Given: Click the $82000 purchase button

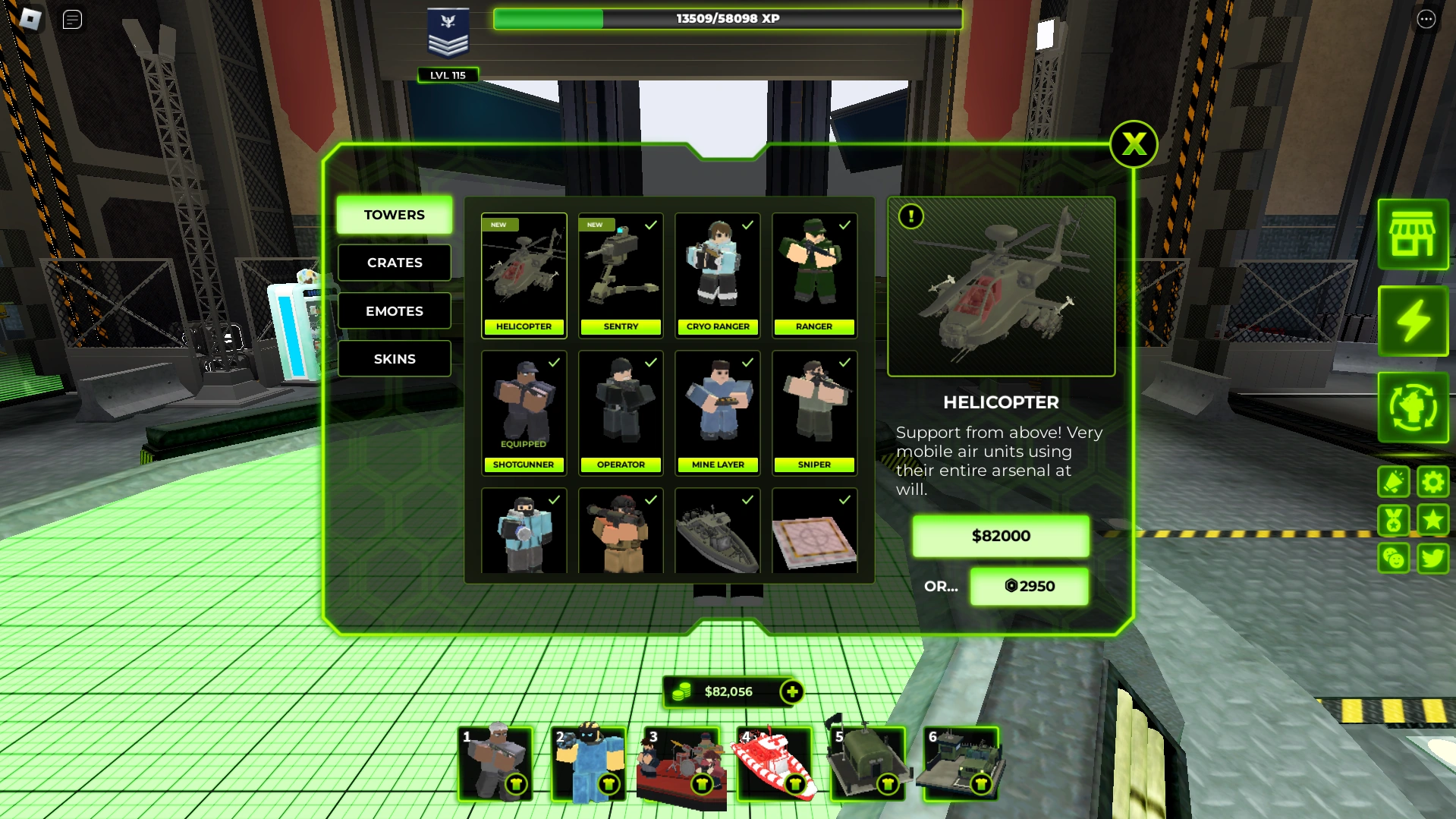Looking at the screenshot, I should point(1000,536).
